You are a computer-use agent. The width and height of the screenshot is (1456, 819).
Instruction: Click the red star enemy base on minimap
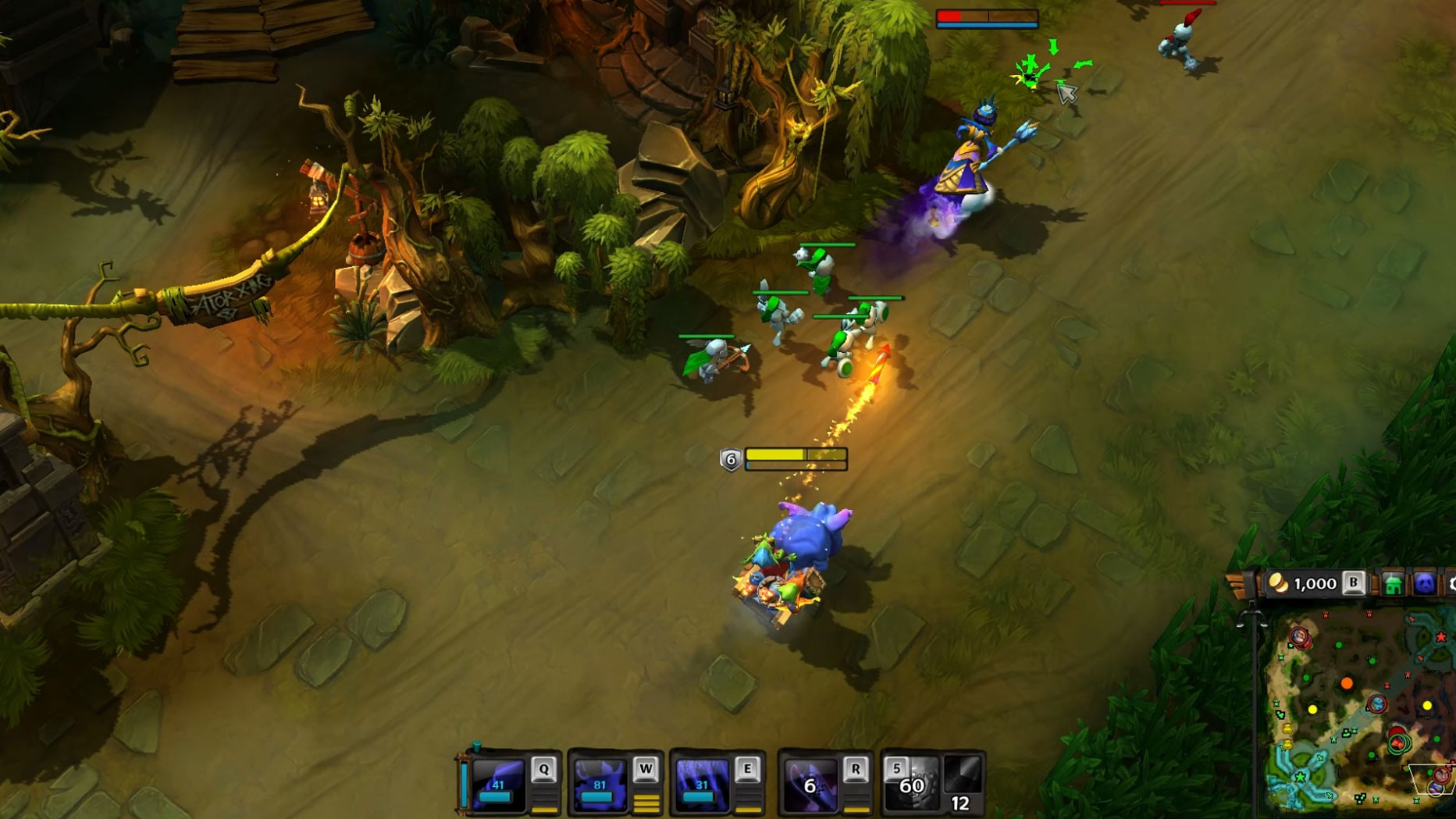[1441, 637]
